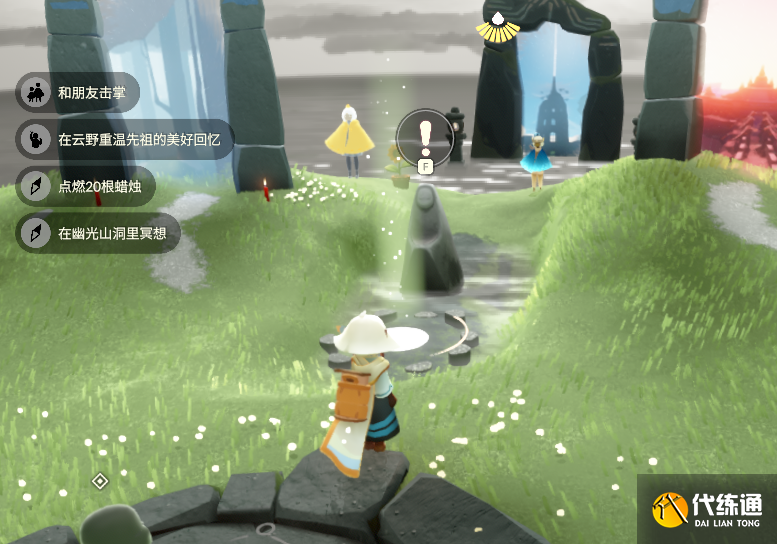Click the 代练通 watermark logo

[x=707, y=509]
